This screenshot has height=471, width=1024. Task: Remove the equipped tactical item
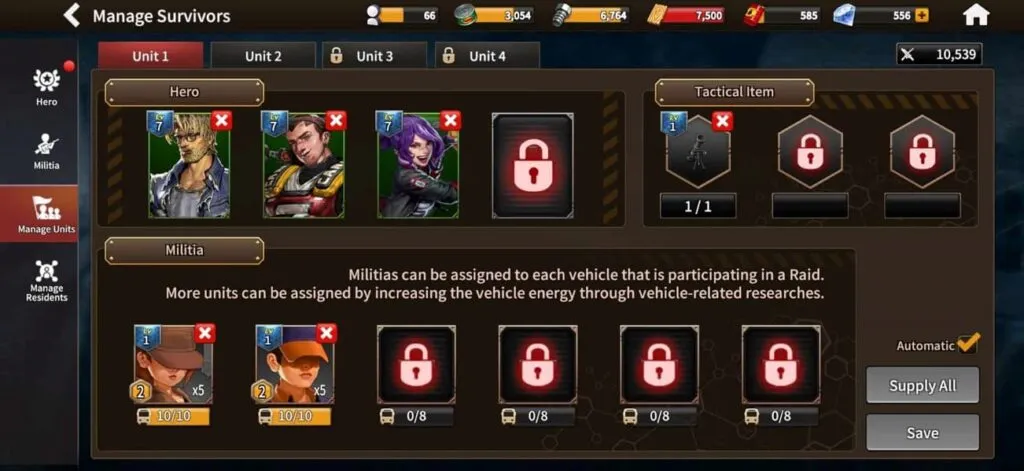pos(722,121)
